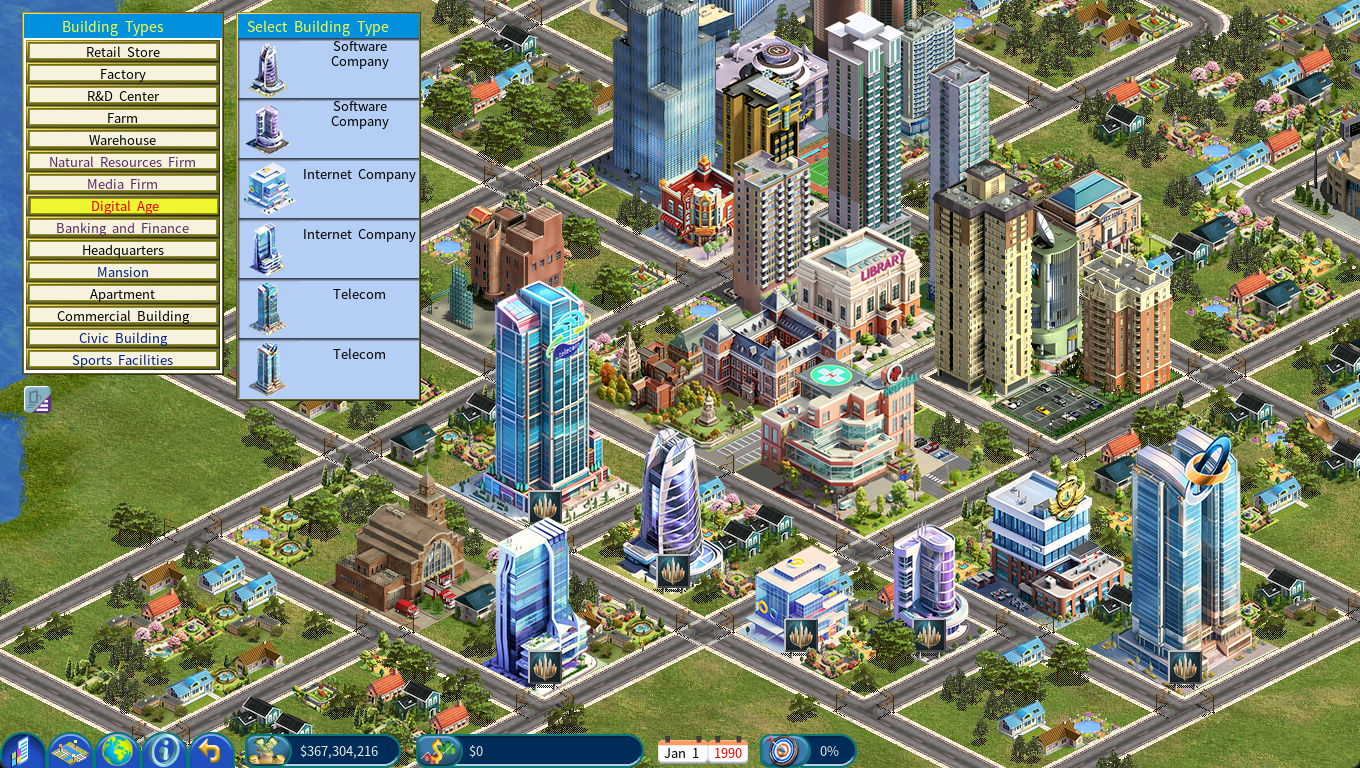Image resolution: width=1360 pixels, height=768 pixels.
Task: Pick Commercial Building entry
Action: click(x=123, y=316)
